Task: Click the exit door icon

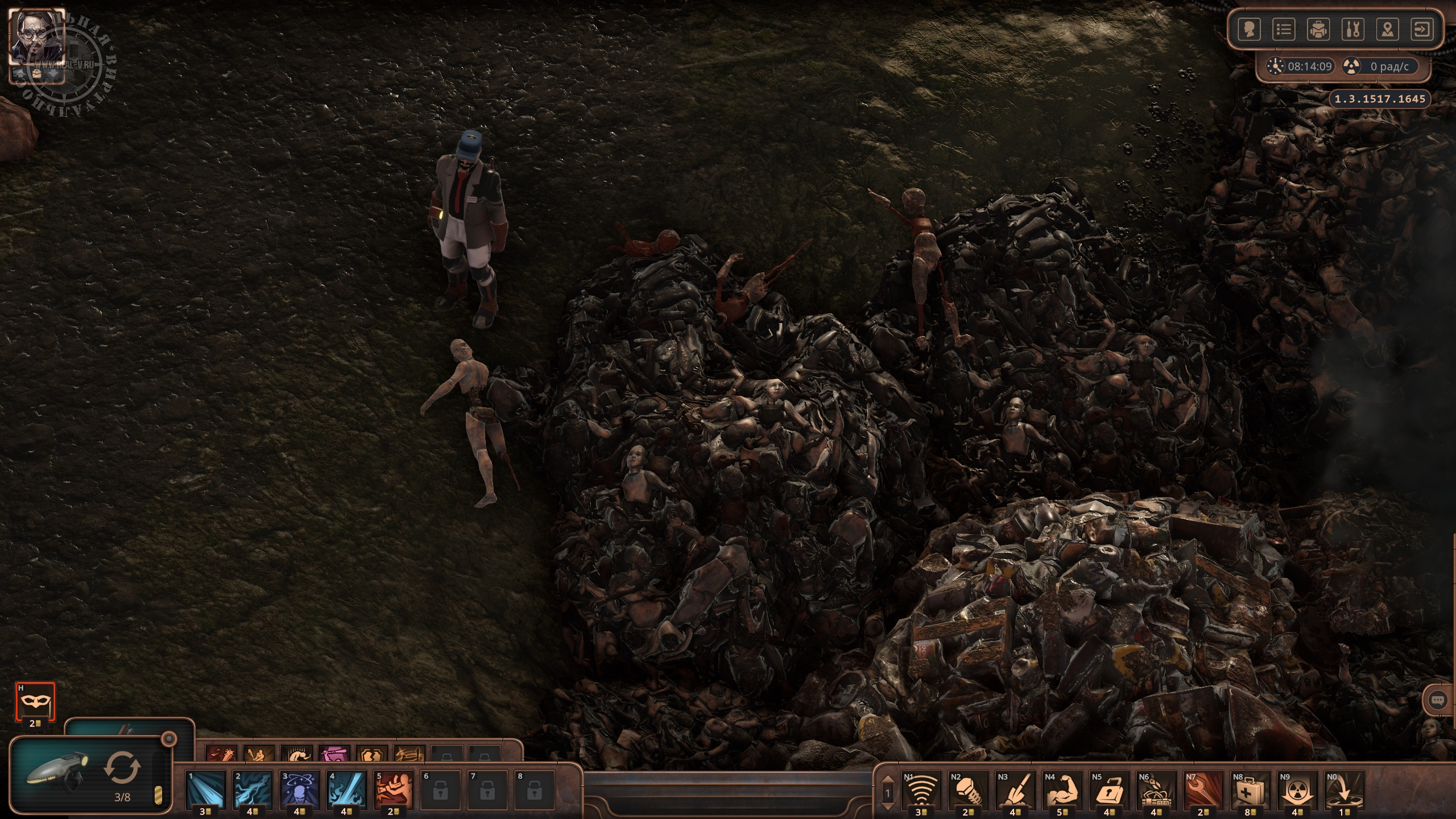Action: click(1422, 30)
